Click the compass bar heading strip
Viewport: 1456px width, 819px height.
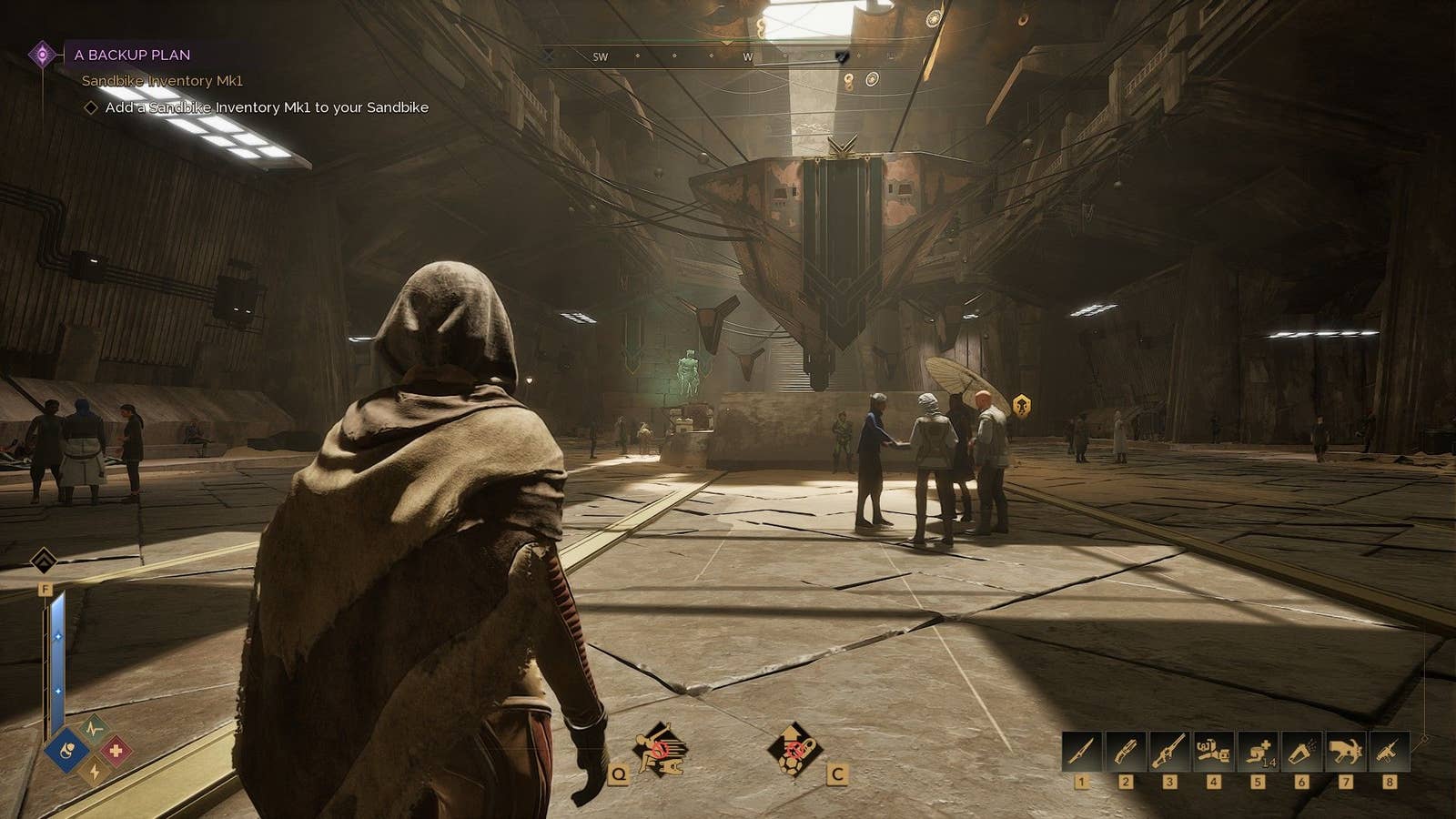(x=719, y=56)
